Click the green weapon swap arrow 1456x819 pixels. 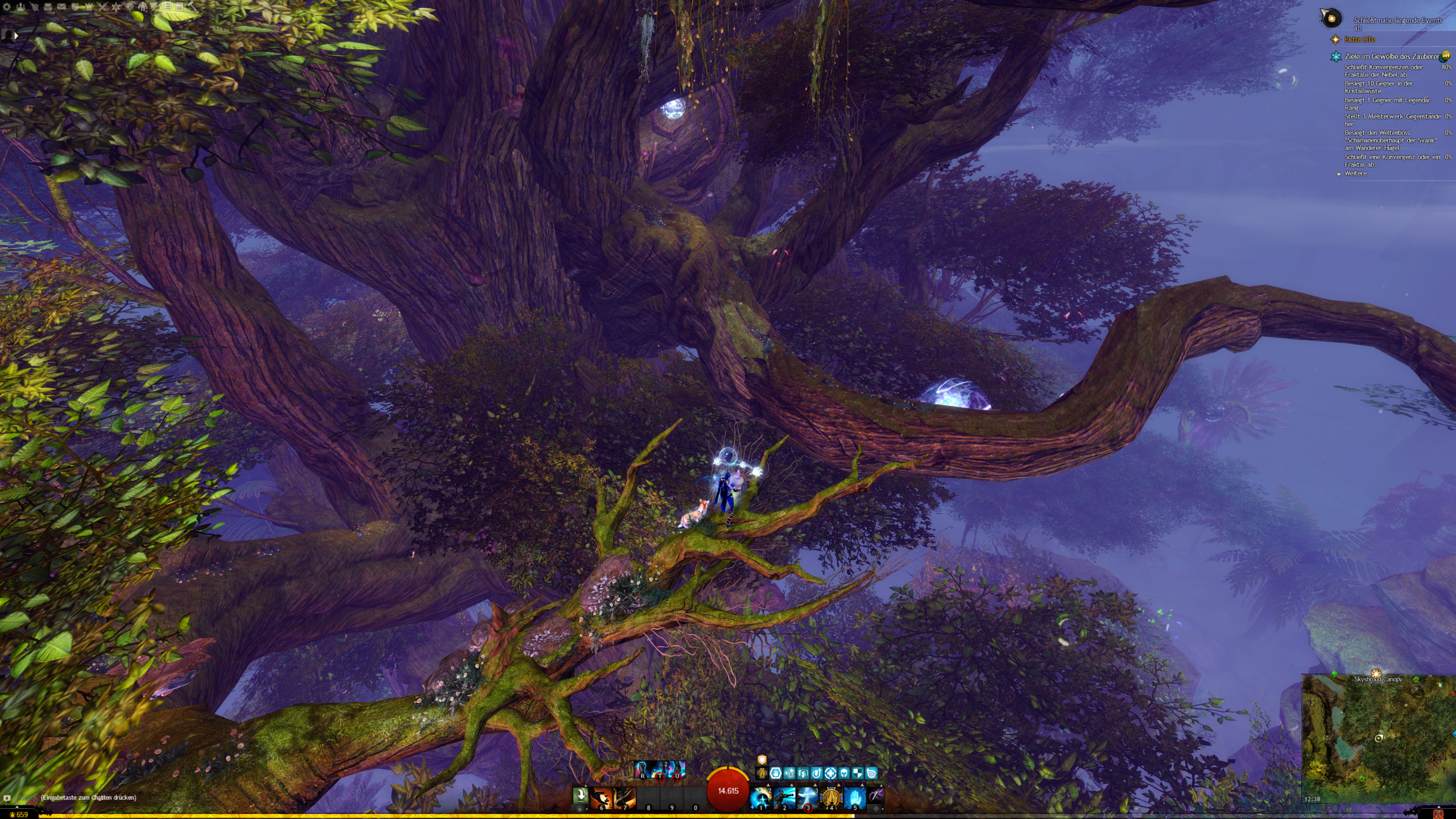coord(580,795)
